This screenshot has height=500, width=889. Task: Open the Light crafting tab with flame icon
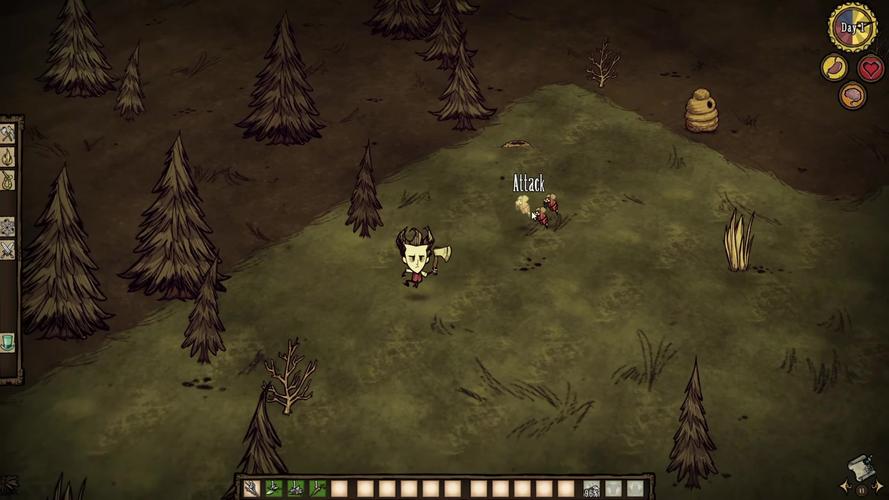(8, 157)
